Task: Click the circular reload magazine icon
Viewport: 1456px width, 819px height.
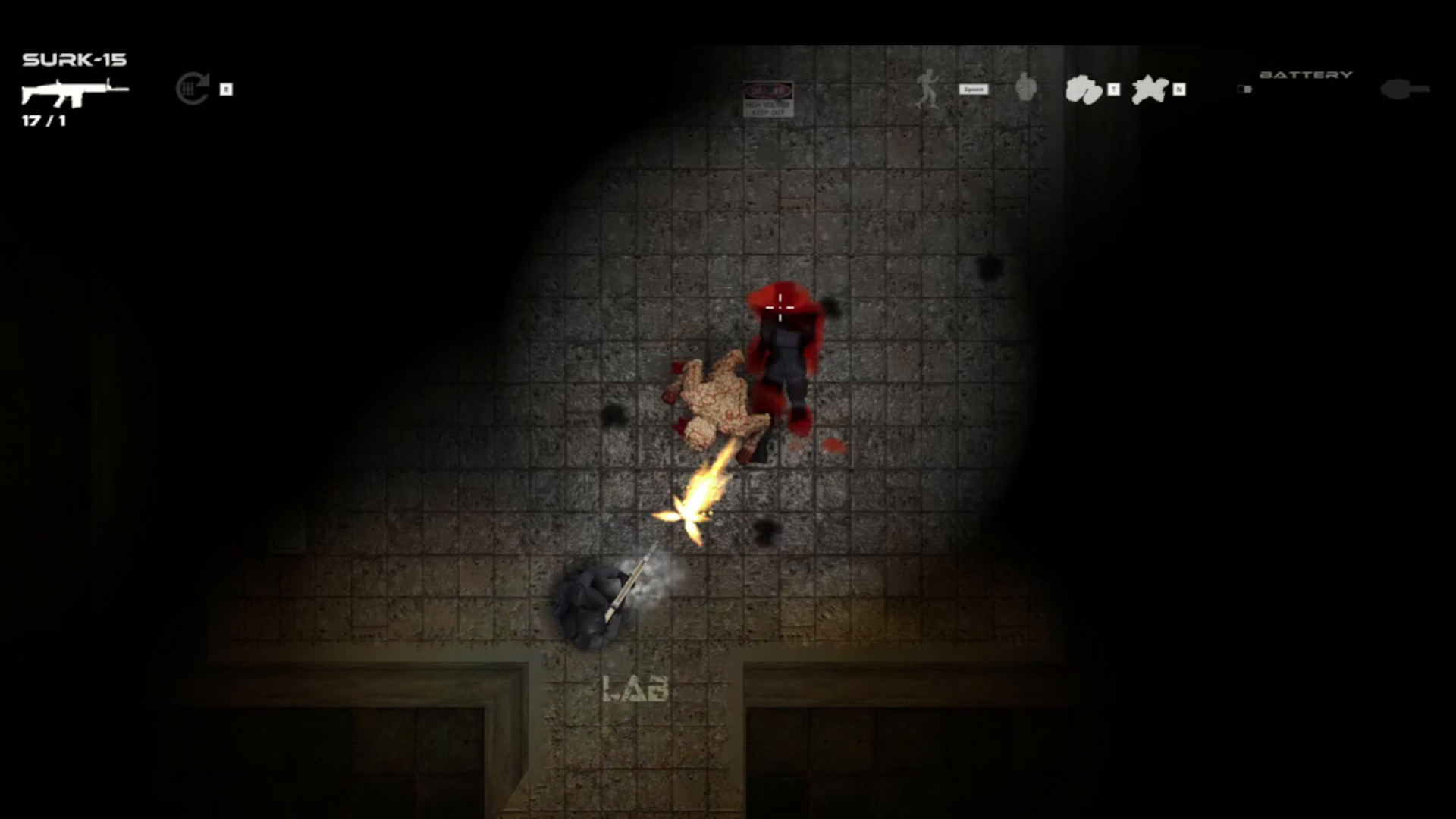Action: click(x=192, y=89)
